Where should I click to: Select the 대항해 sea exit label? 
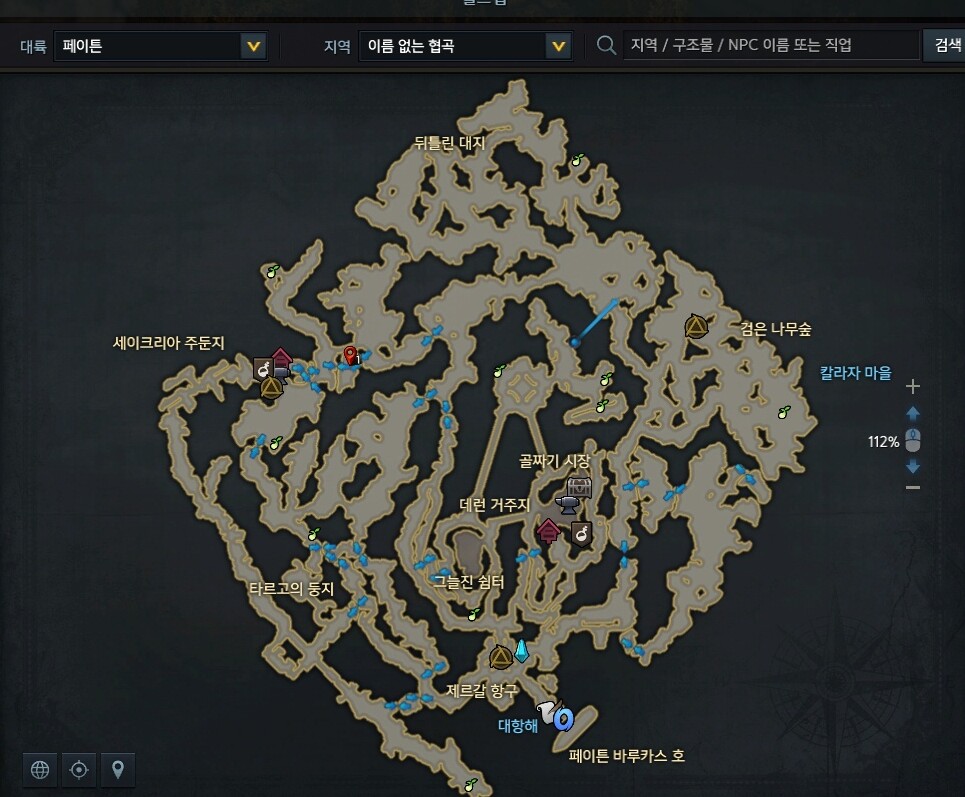pos(518,726)
